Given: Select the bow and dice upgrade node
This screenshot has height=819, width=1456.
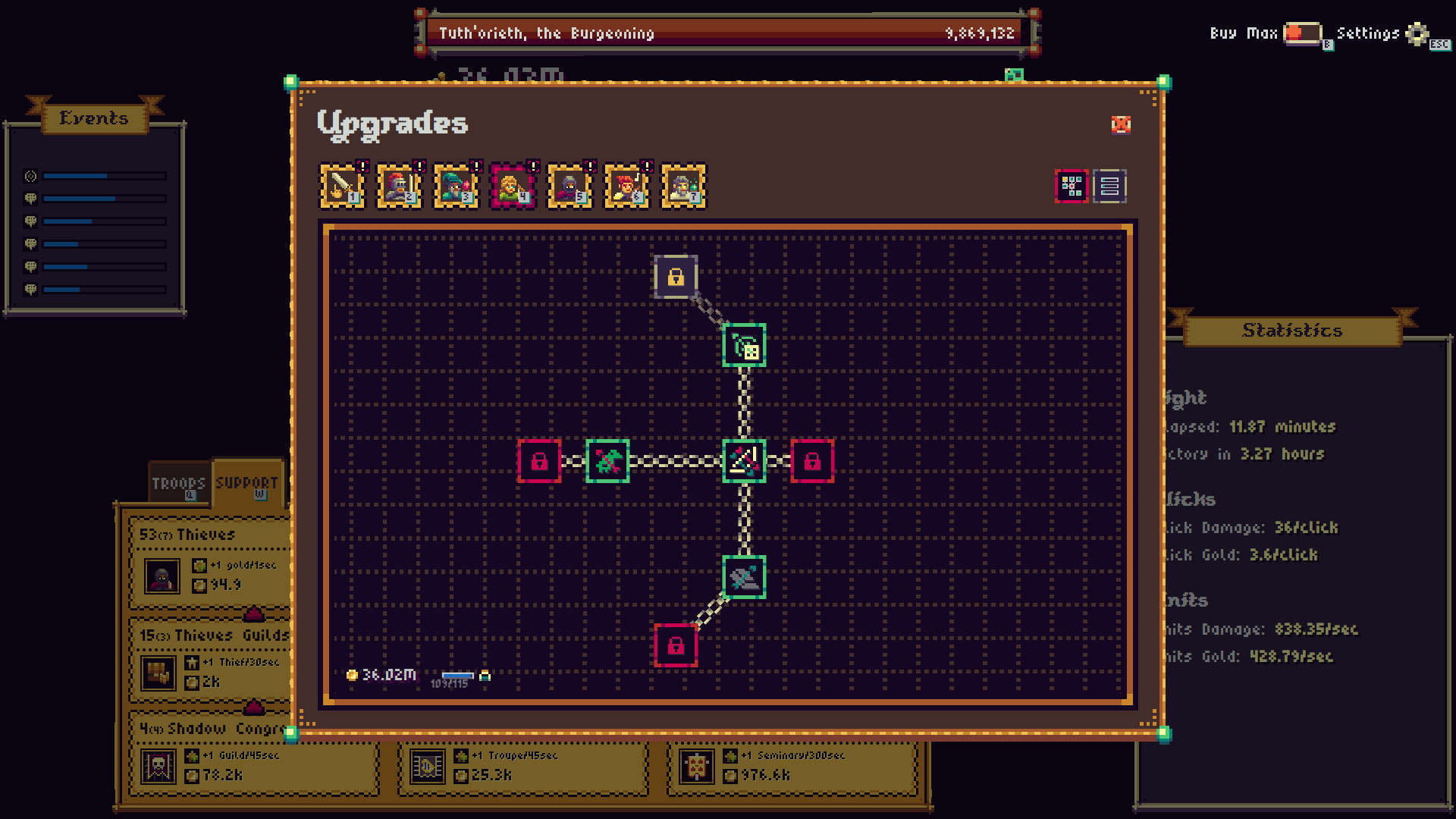Looking at the screenshot, I should pos(744,346).
